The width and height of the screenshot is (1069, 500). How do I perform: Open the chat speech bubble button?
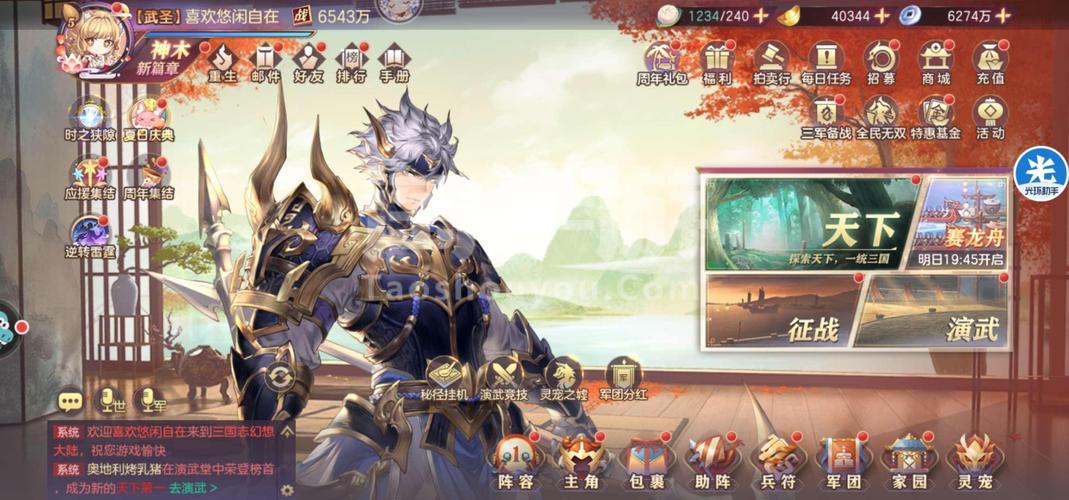coord(71,401)
